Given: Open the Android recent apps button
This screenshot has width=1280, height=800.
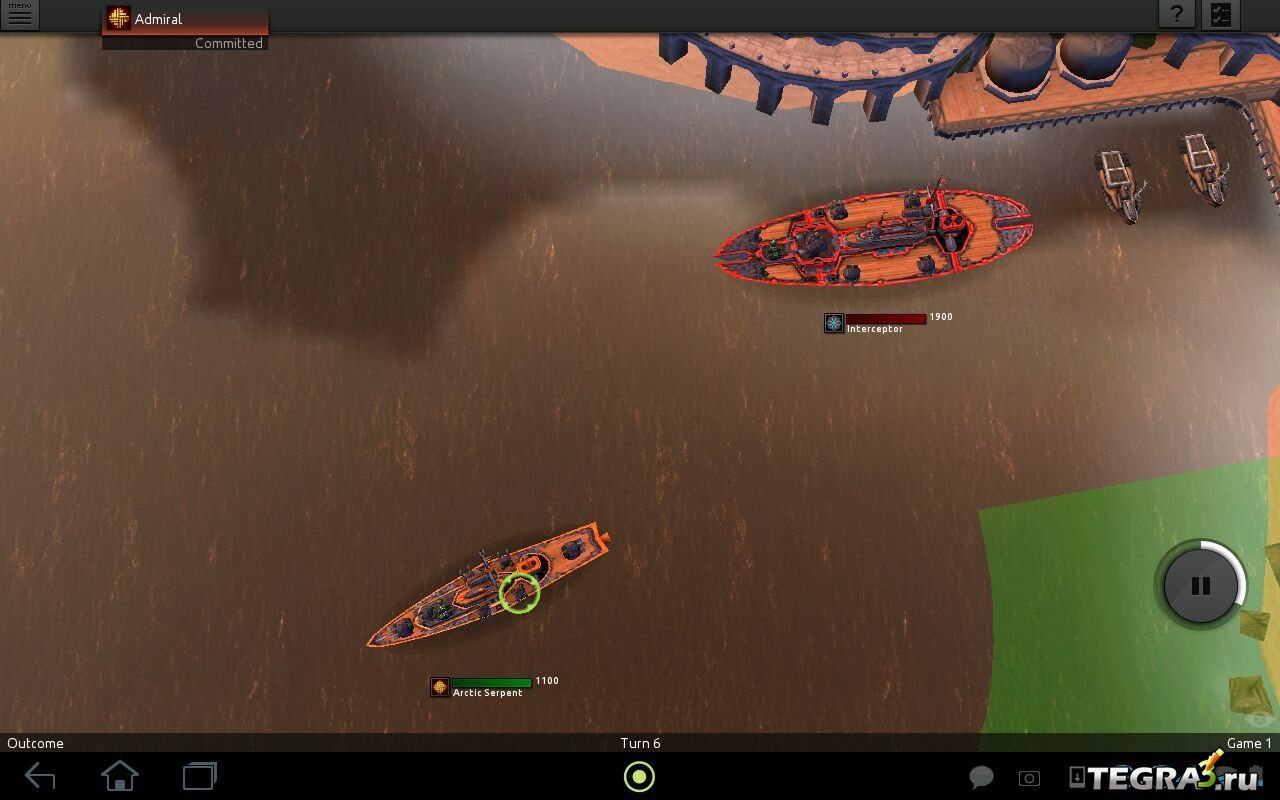Looking at the screenshot, I should pyautogui.click(x=199, y=776).
